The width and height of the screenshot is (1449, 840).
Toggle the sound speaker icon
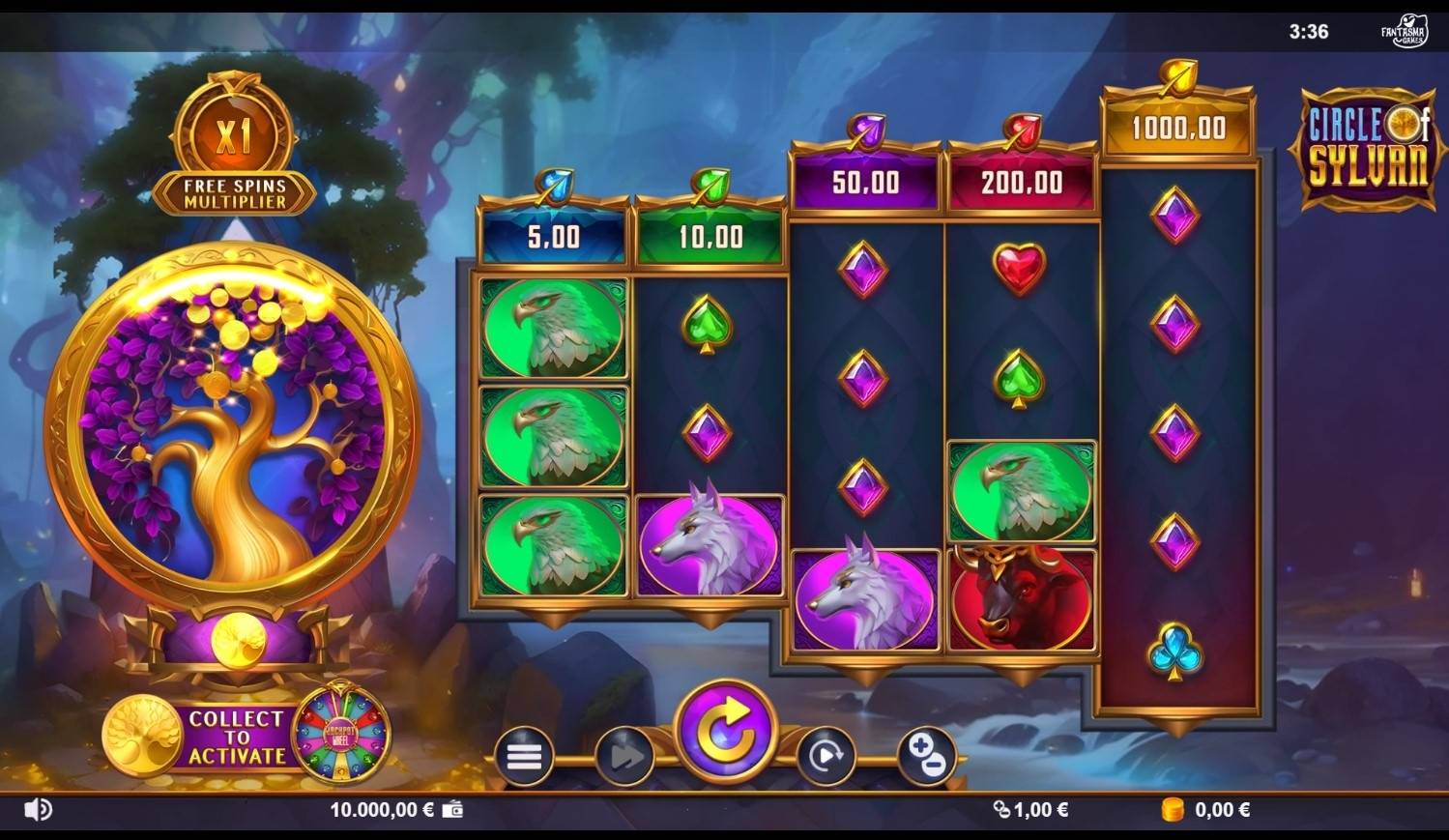pyautogui.click(x=38, y=810)
